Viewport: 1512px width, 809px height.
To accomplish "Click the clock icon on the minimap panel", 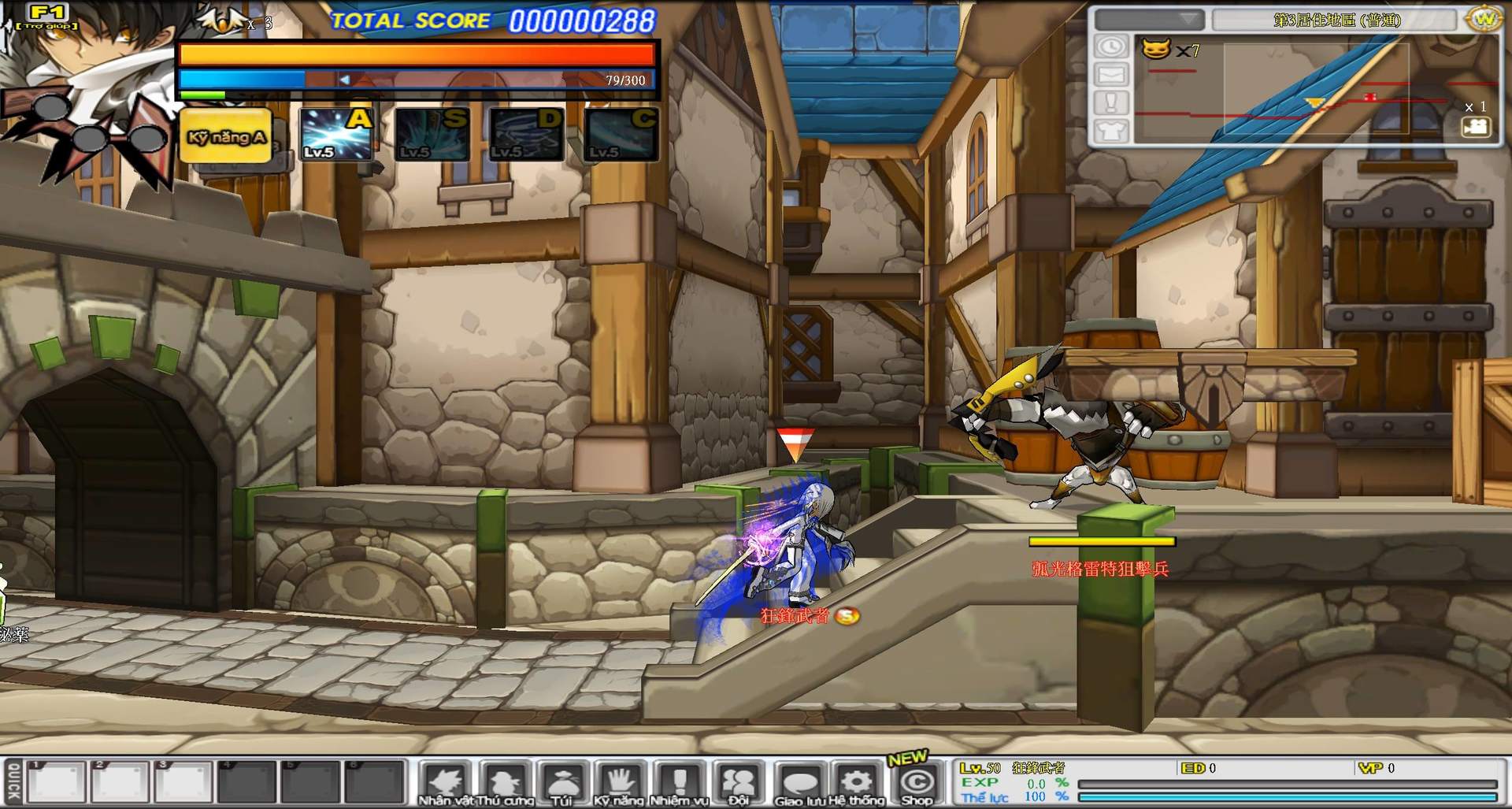I will click(x=1111, y=46).
